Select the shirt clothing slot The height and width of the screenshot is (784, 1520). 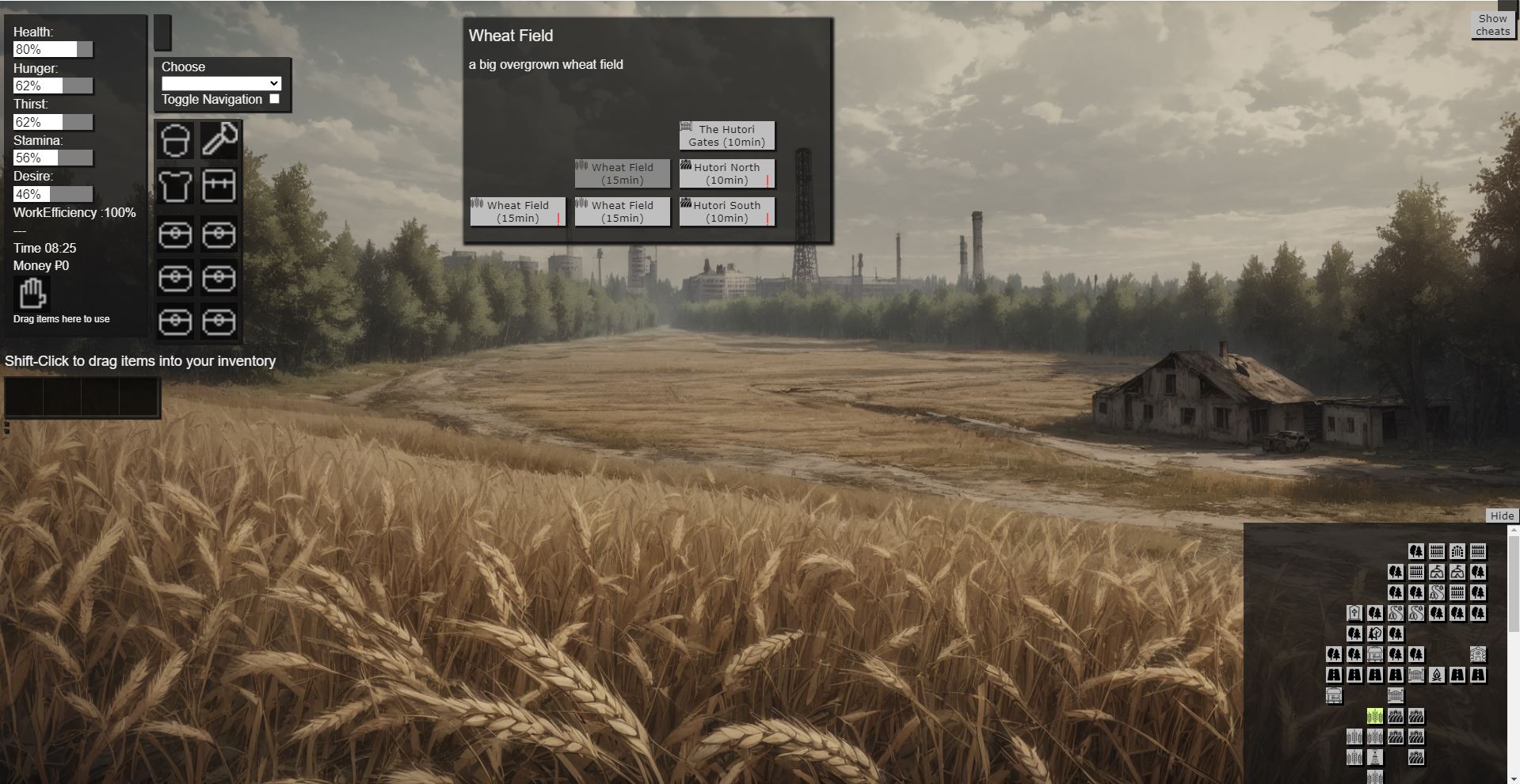175,186
